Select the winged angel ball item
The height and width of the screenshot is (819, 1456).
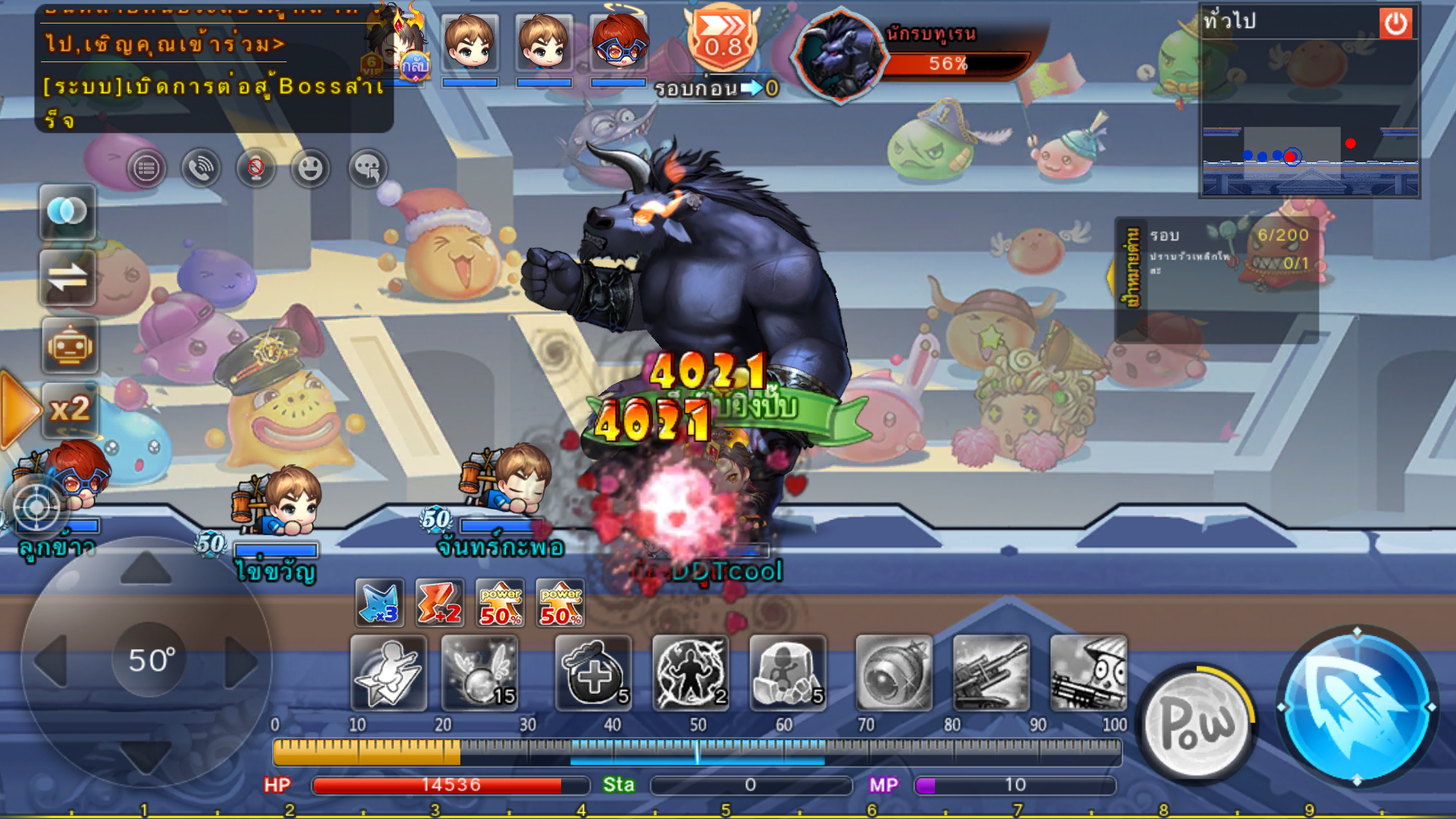(x=480, y=673)
